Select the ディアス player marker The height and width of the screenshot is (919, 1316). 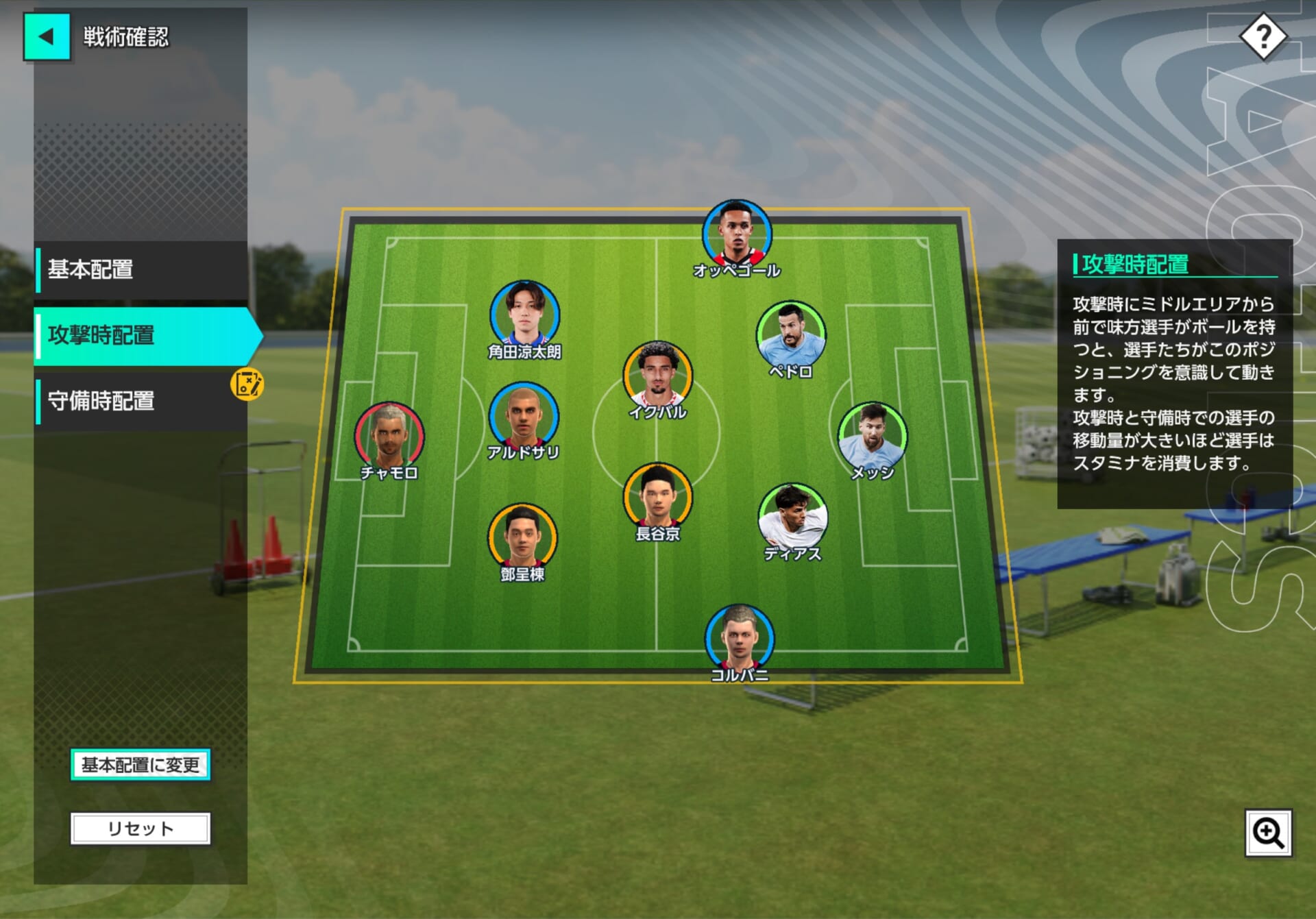(x=792, y=518)
